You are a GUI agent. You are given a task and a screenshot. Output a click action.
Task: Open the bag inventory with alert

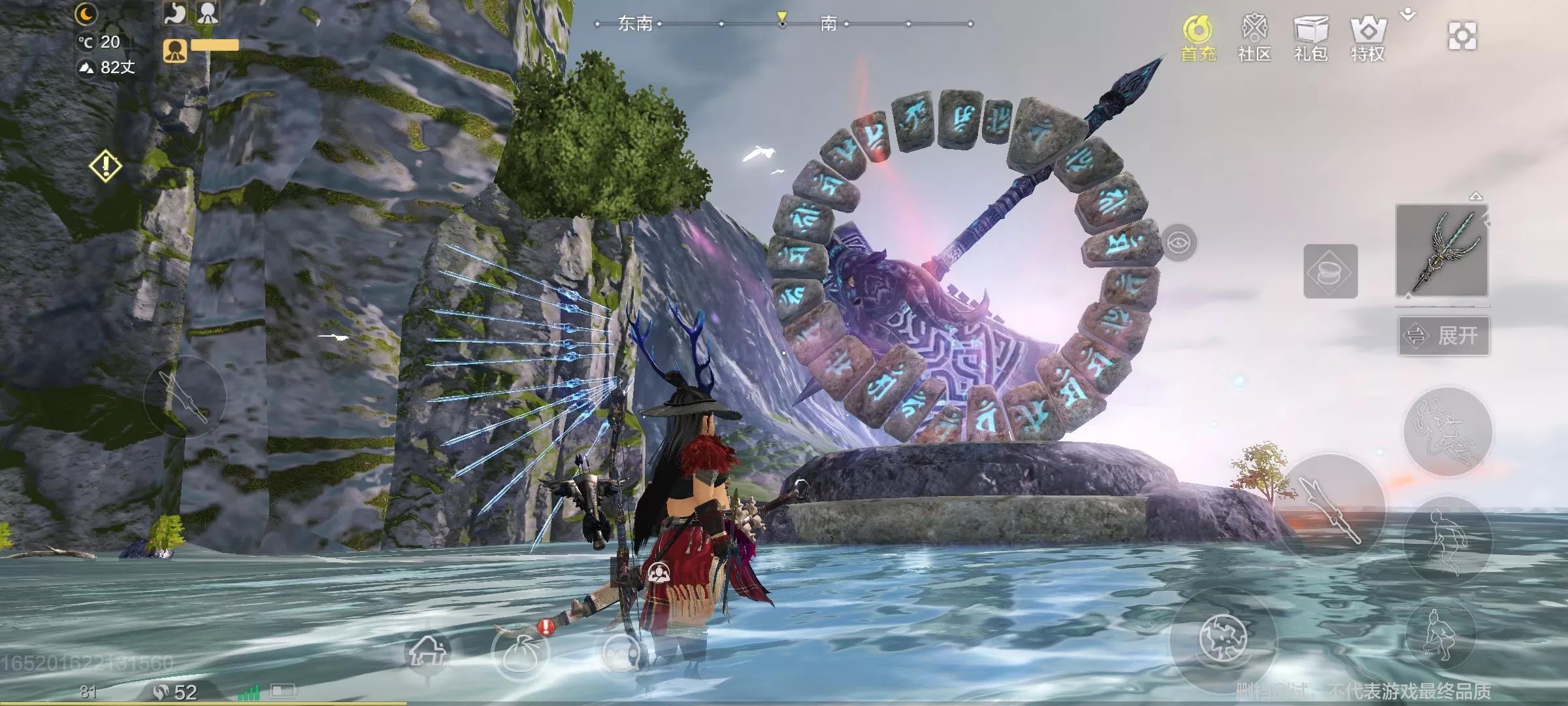(x=521, y=650)
